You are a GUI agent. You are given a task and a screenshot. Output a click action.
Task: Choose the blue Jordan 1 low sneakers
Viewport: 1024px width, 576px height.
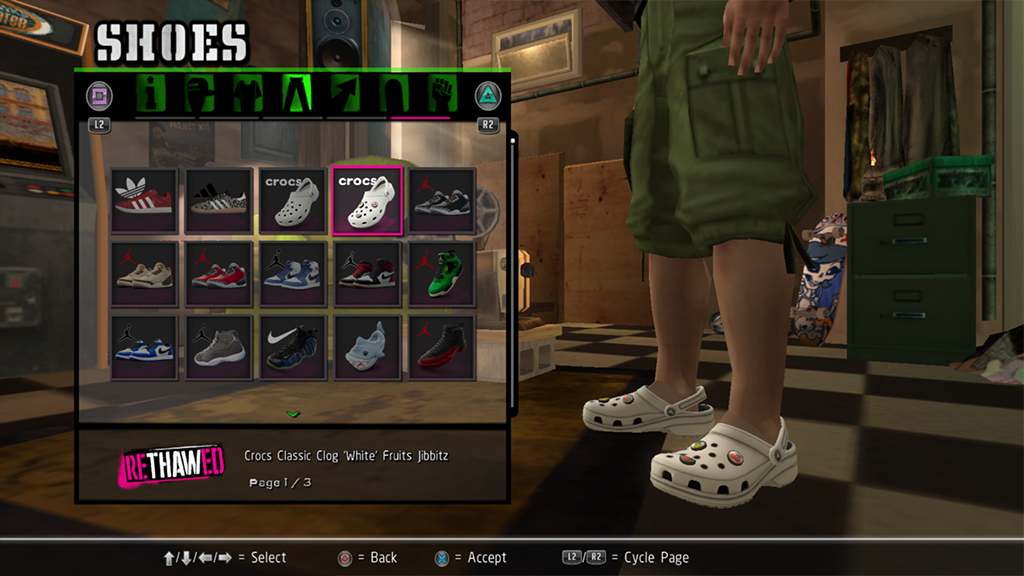coord(144,347)
